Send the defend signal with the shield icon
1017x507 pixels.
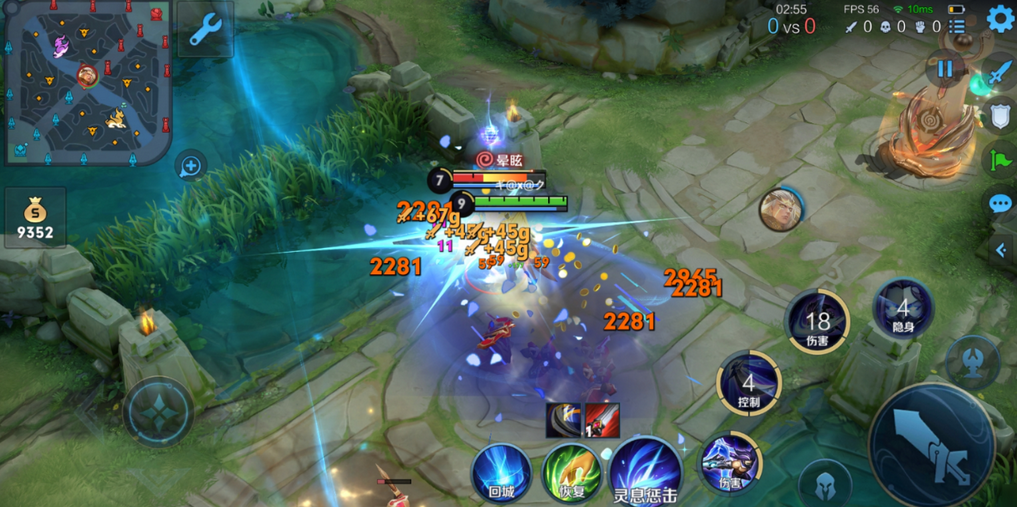pyautogui.click(x=1000, y=116)
